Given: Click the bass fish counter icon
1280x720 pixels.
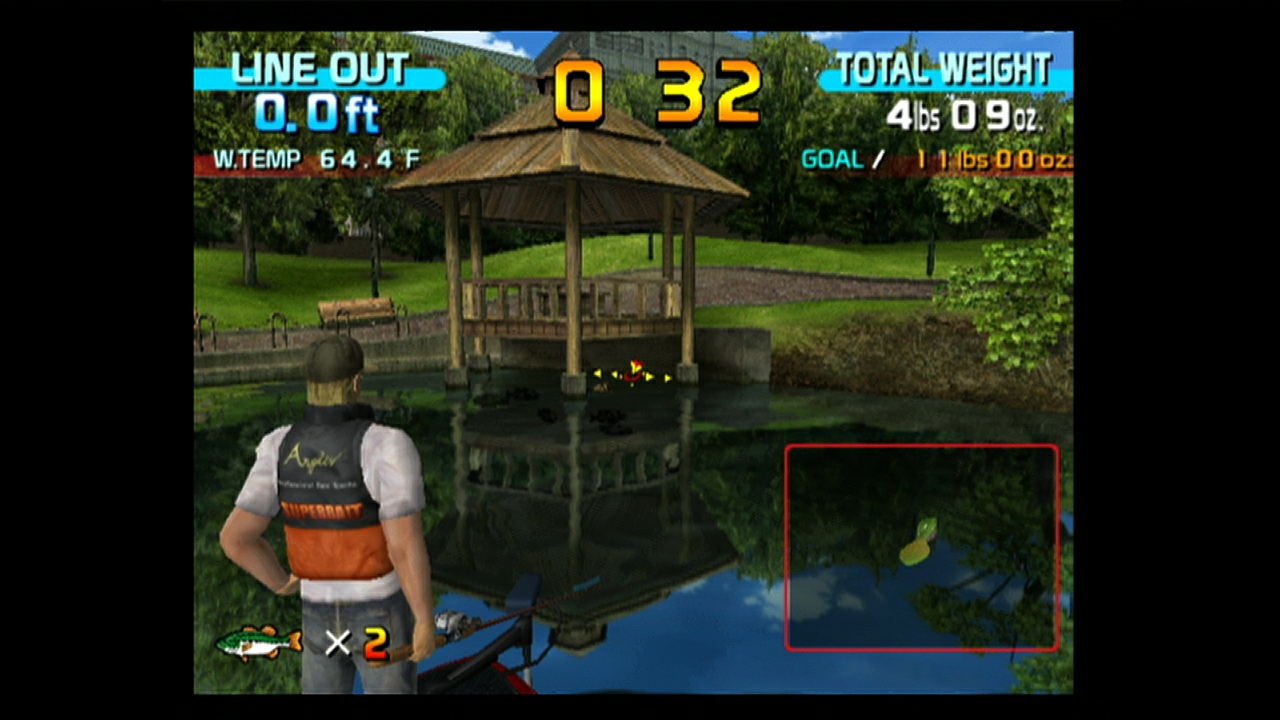Looking at the screenshot, I should (x=258, y=642).
